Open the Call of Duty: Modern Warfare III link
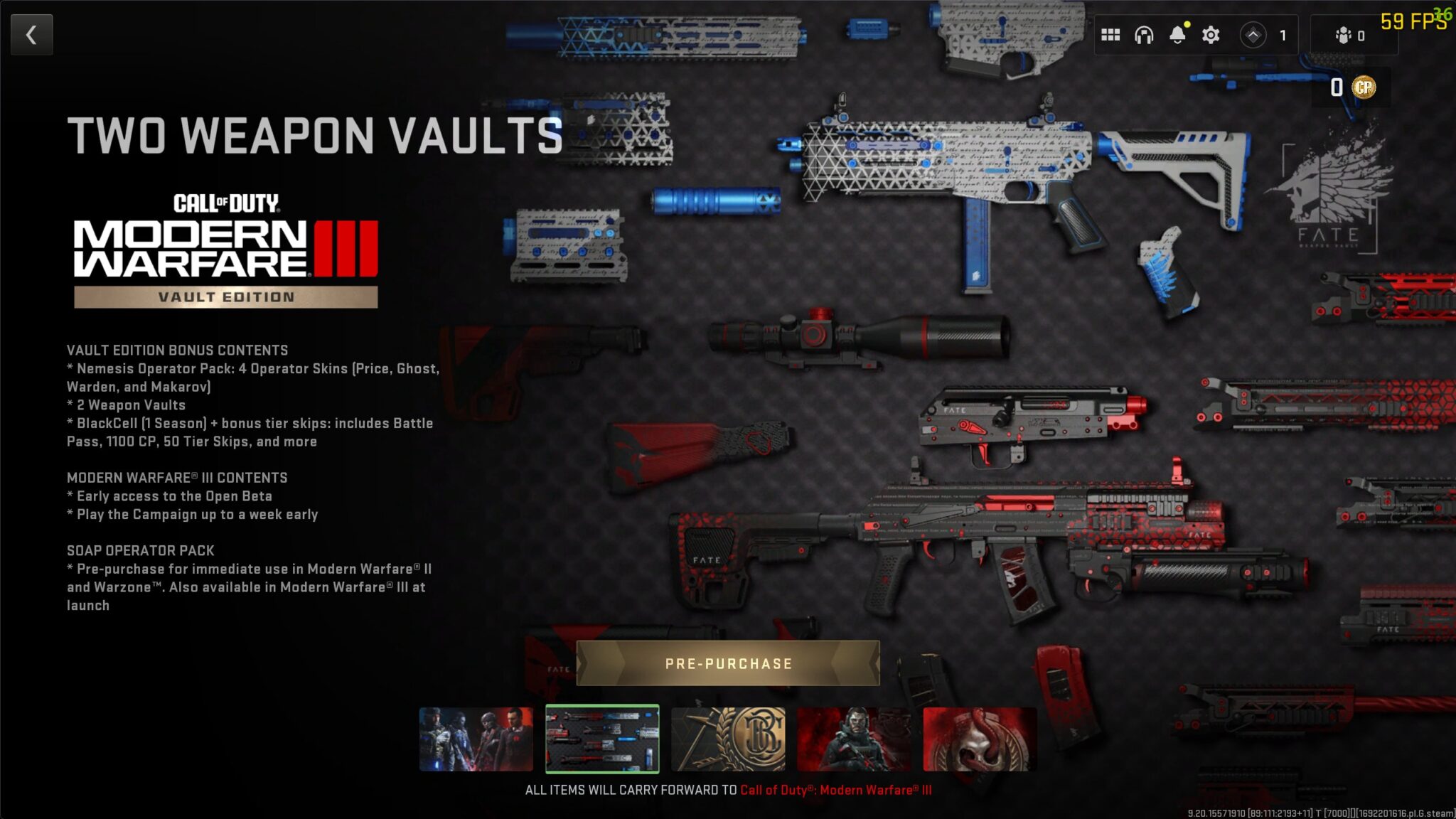Screen dimensions: 1456x819 837,788
